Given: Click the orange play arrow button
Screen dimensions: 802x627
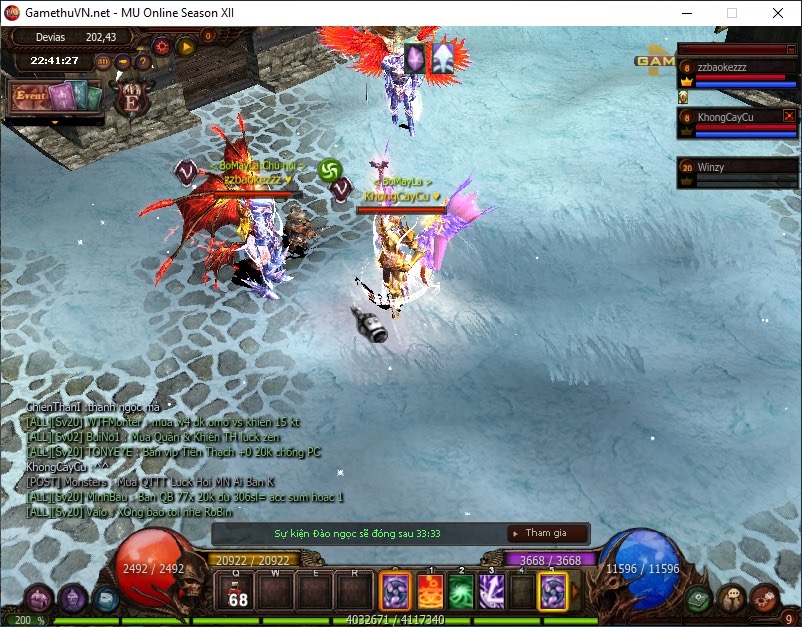Looking at the screenshot, I should tap(185, 45).
